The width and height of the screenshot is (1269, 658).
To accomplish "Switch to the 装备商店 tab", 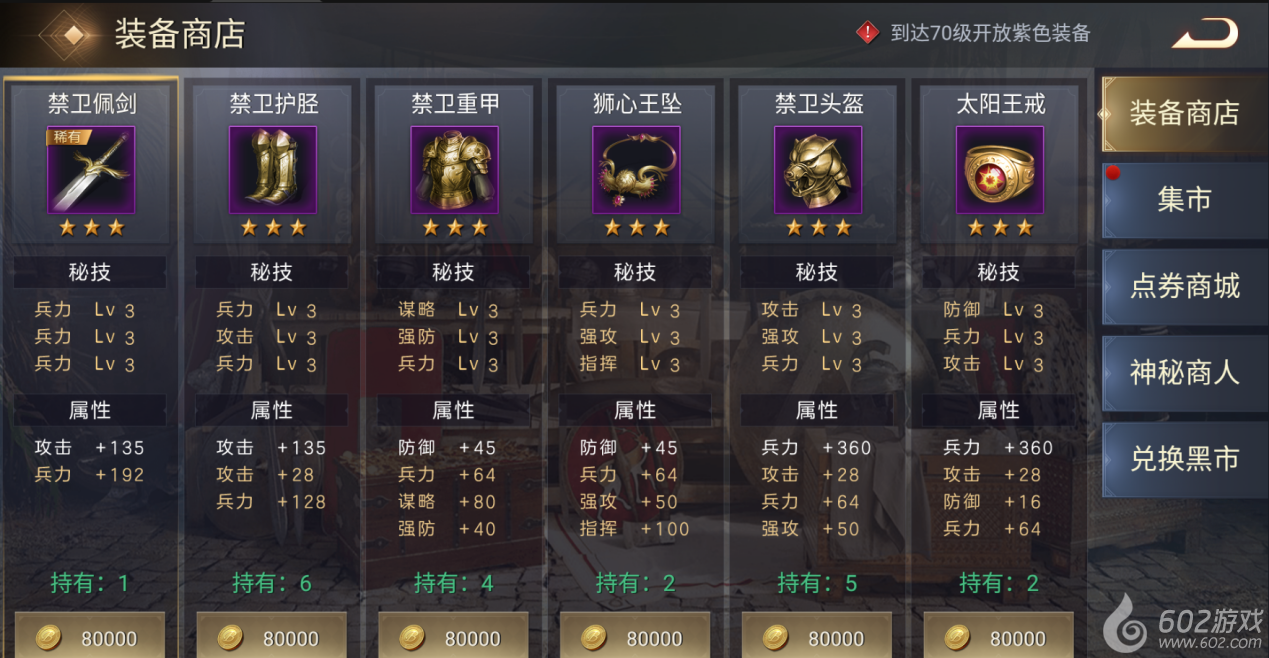I will tap(1184, 113).
